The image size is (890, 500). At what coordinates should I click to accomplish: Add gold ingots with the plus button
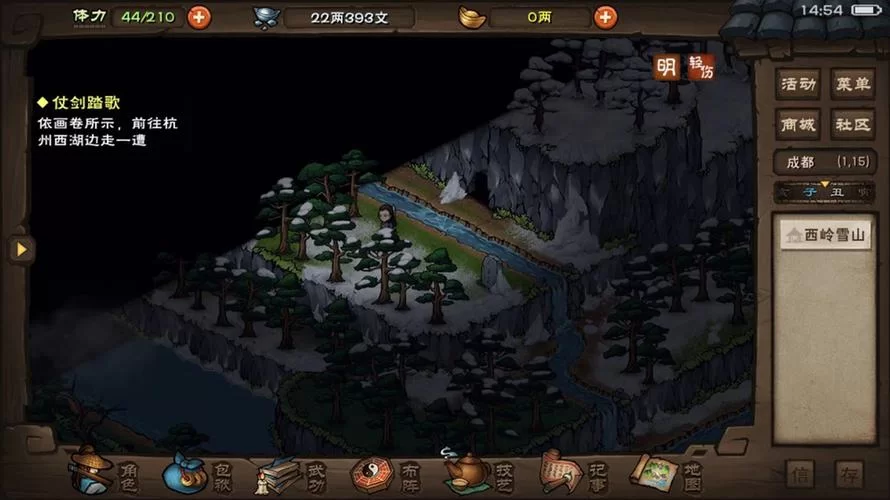(605, 17)
